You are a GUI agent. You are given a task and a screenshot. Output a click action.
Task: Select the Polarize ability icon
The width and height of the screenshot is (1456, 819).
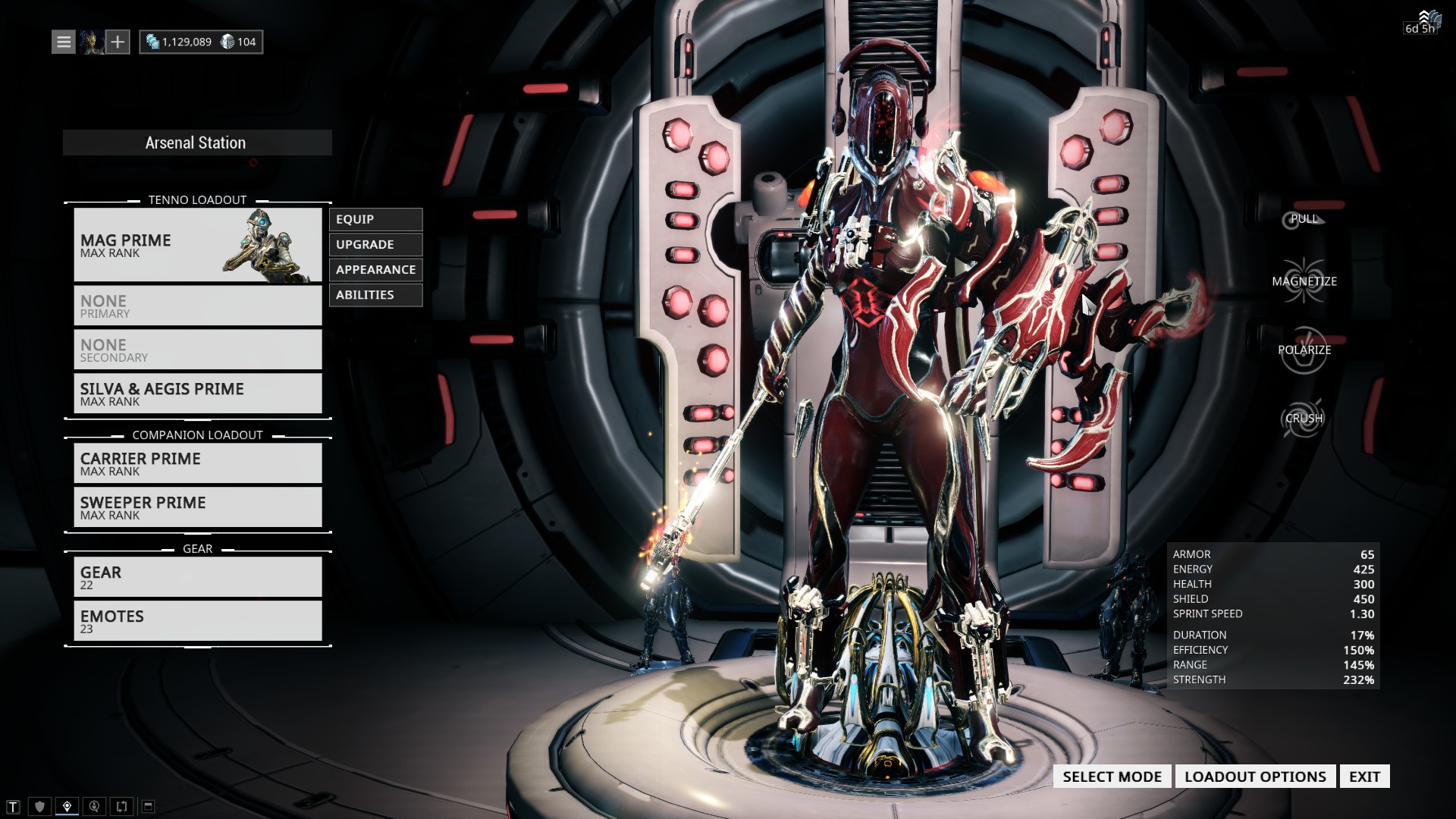[x=1304, y=350]
